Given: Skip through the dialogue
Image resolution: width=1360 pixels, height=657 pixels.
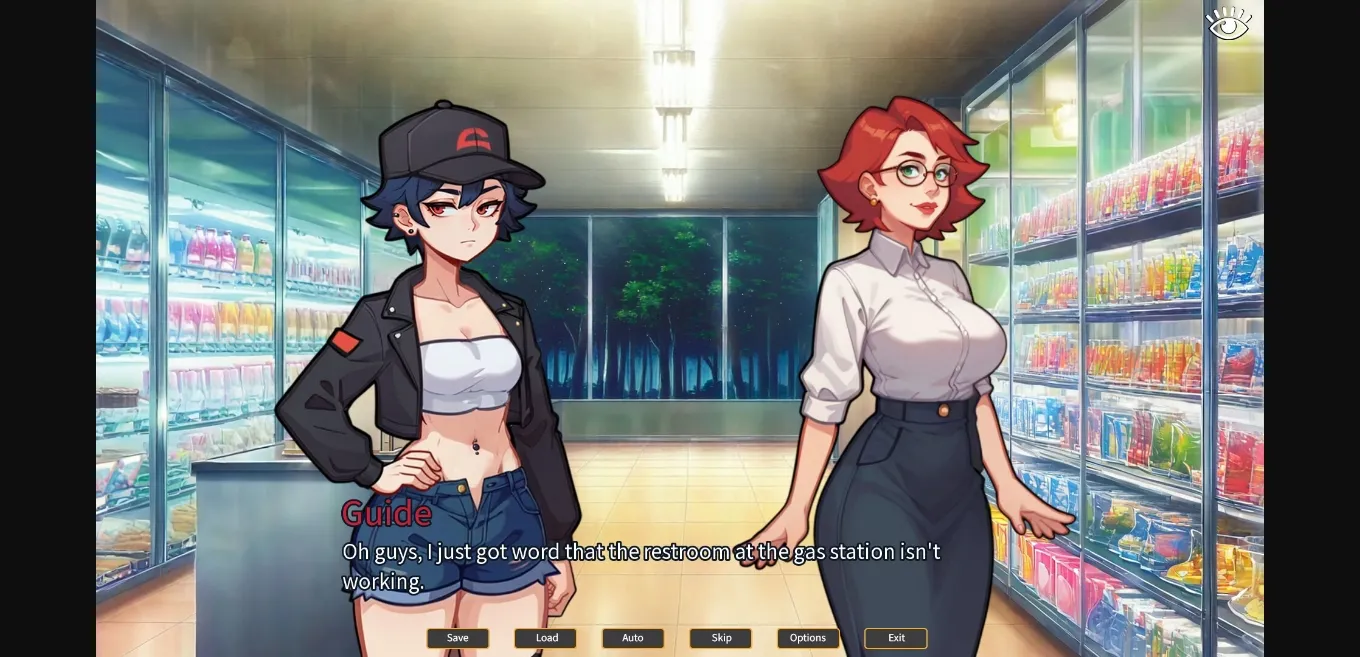Looking at the screenshot, I should point(721,638).
